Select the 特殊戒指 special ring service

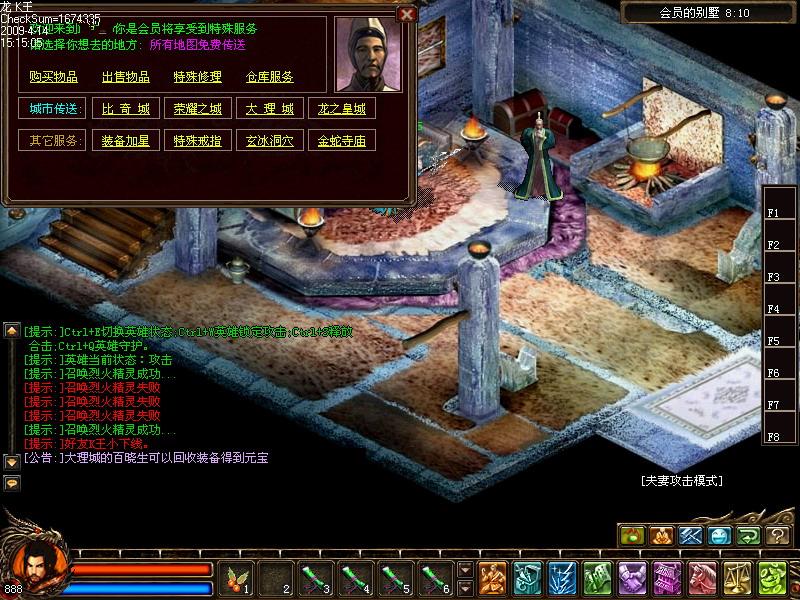click(198, 141)
